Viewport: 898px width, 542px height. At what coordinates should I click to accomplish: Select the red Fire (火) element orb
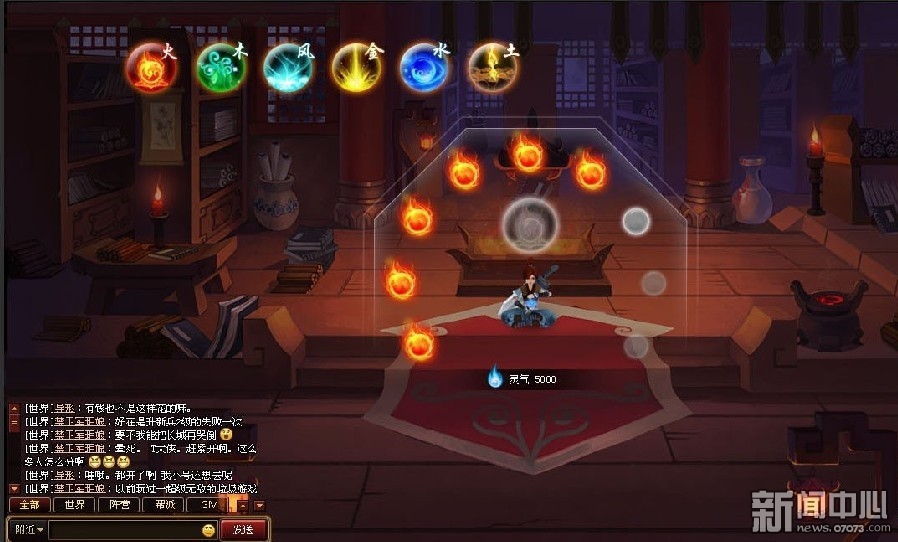coord(152,69)
